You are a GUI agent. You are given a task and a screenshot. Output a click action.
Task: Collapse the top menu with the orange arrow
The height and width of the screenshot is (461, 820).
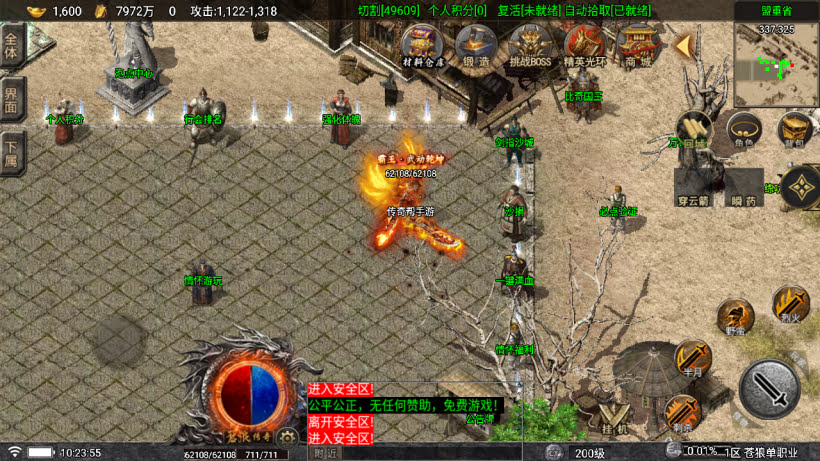684,46
